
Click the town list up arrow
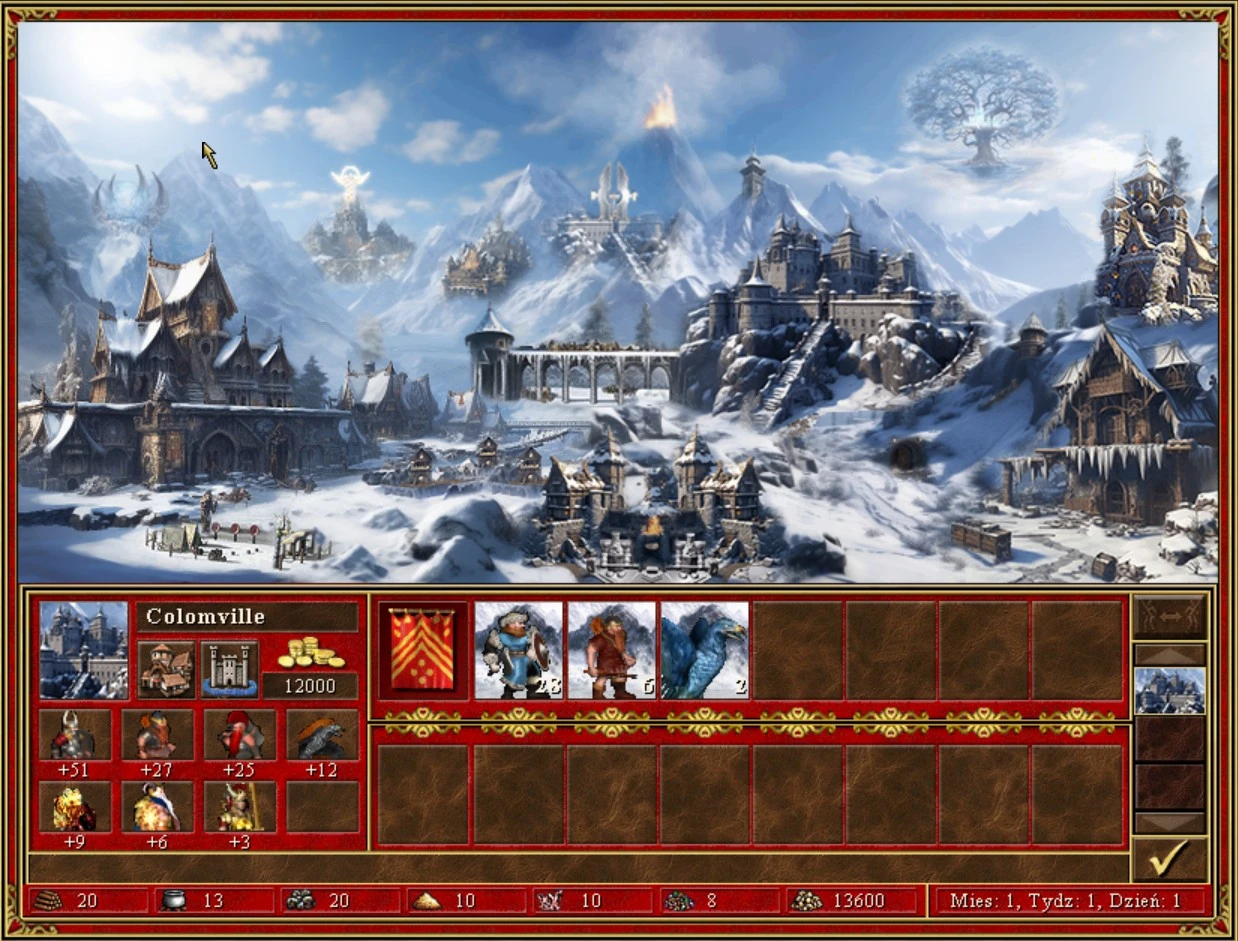[x=1169, y=655]
